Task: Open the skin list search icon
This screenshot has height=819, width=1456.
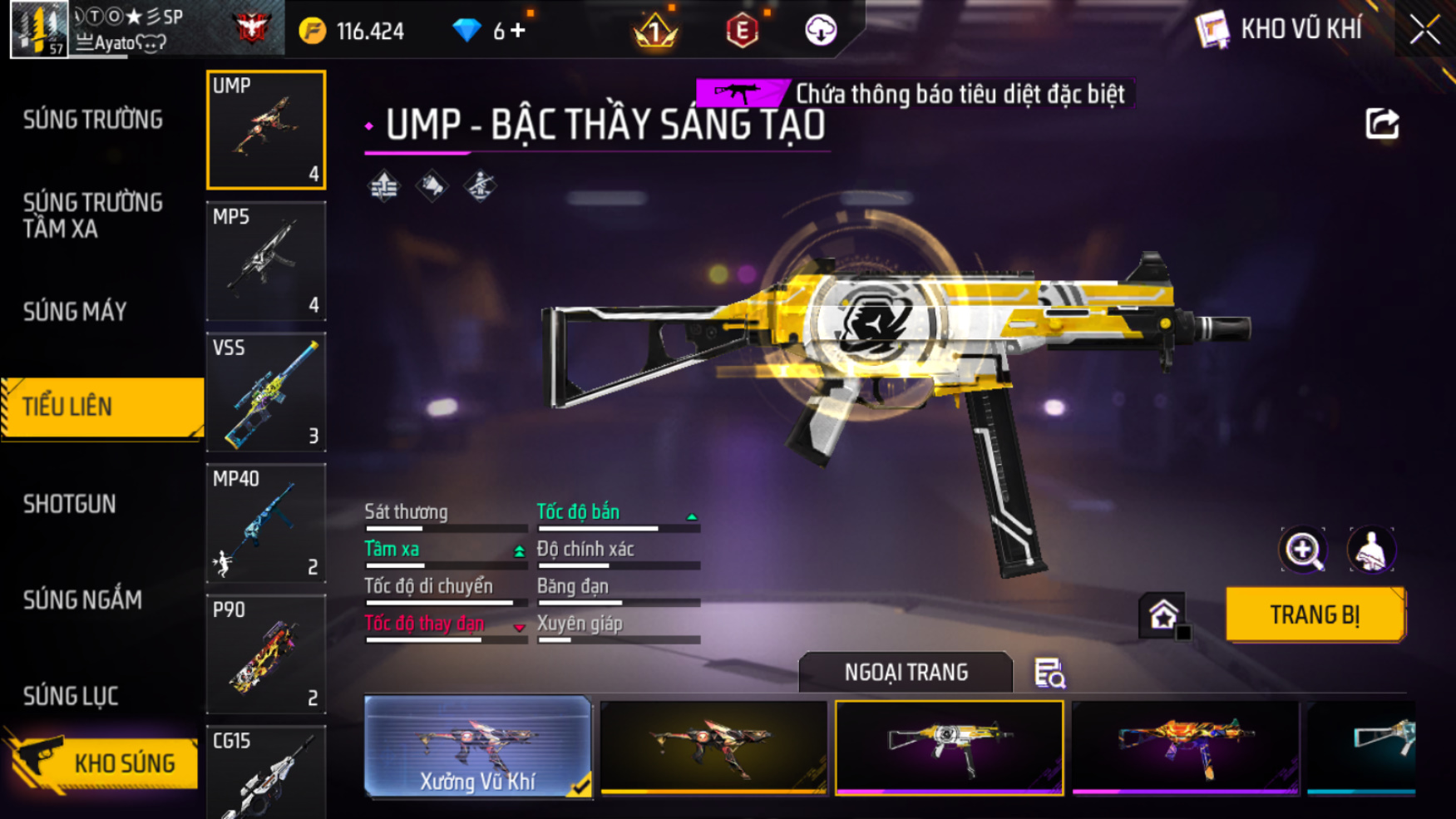Action: [1049, 673]
